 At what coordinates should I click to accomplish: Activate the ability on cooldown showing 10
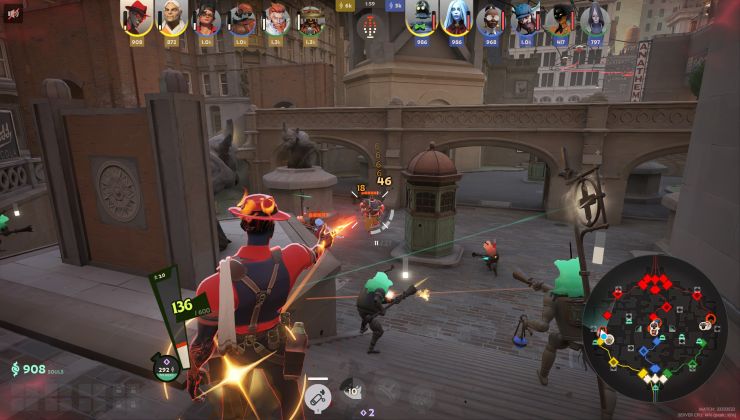[351, 391]
